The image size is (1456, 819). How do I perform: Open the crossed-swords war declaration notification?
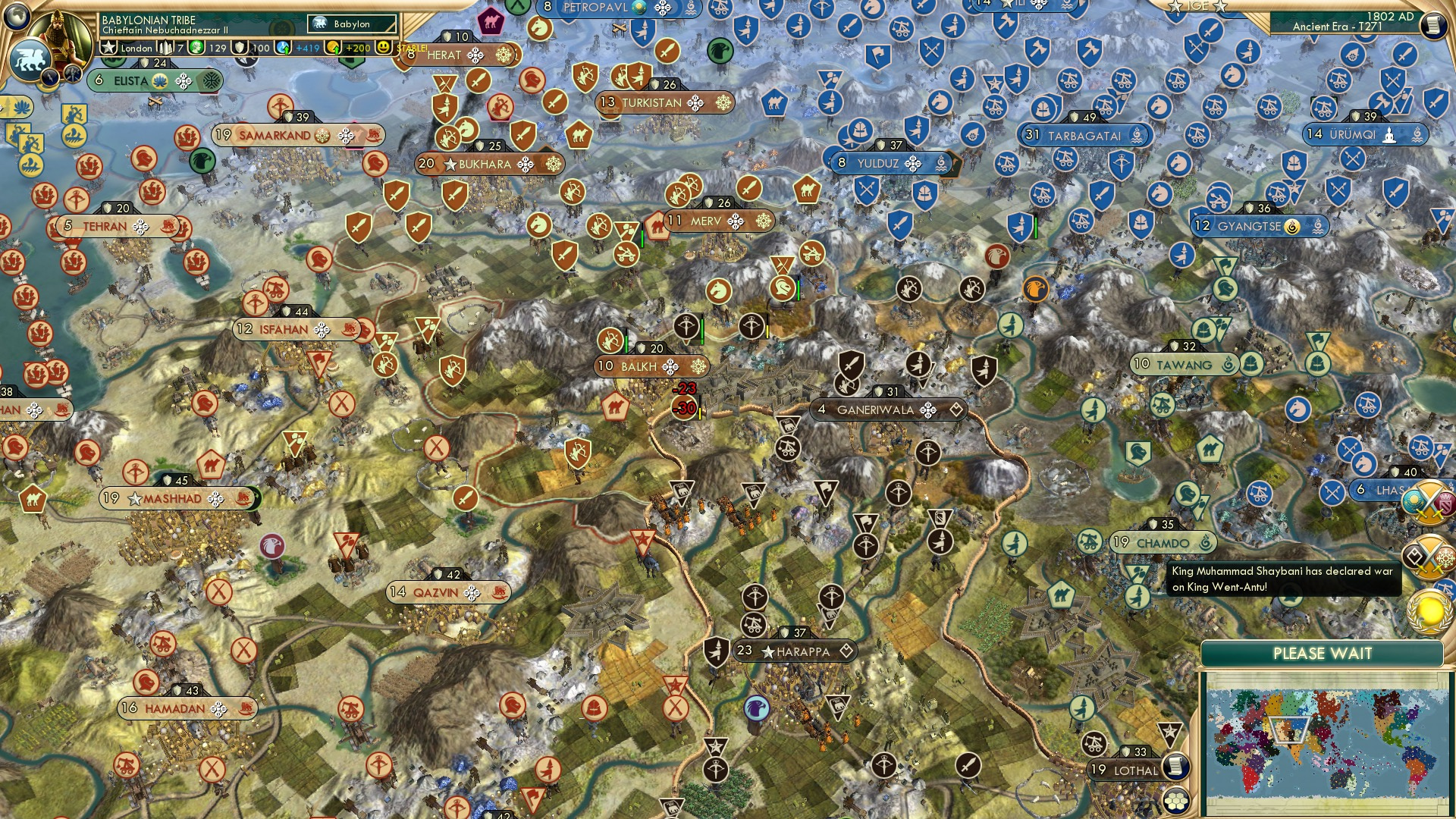(1429, 503)
